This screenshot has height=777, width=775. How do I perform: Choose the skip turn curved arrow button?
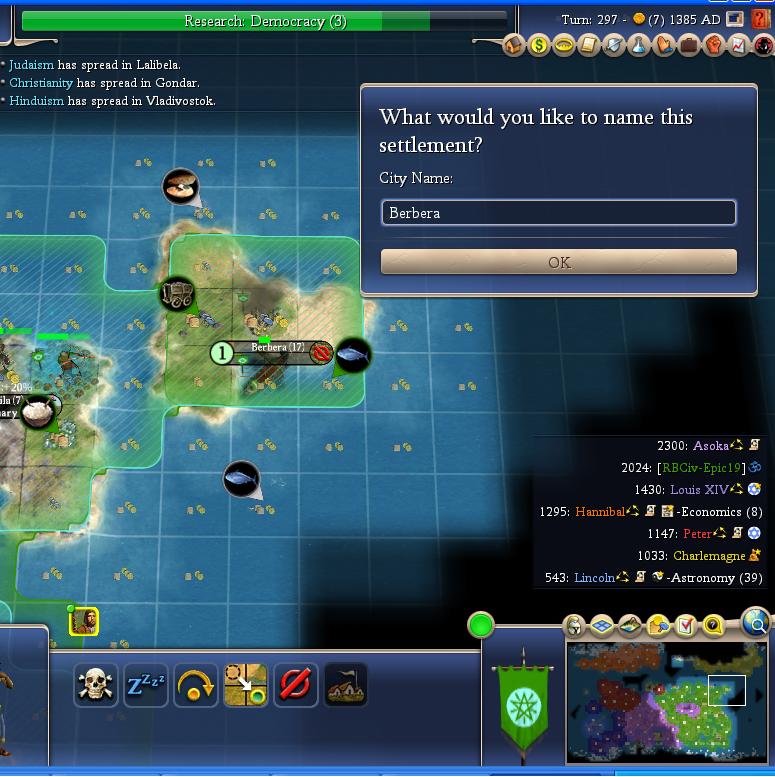(196, 685)
